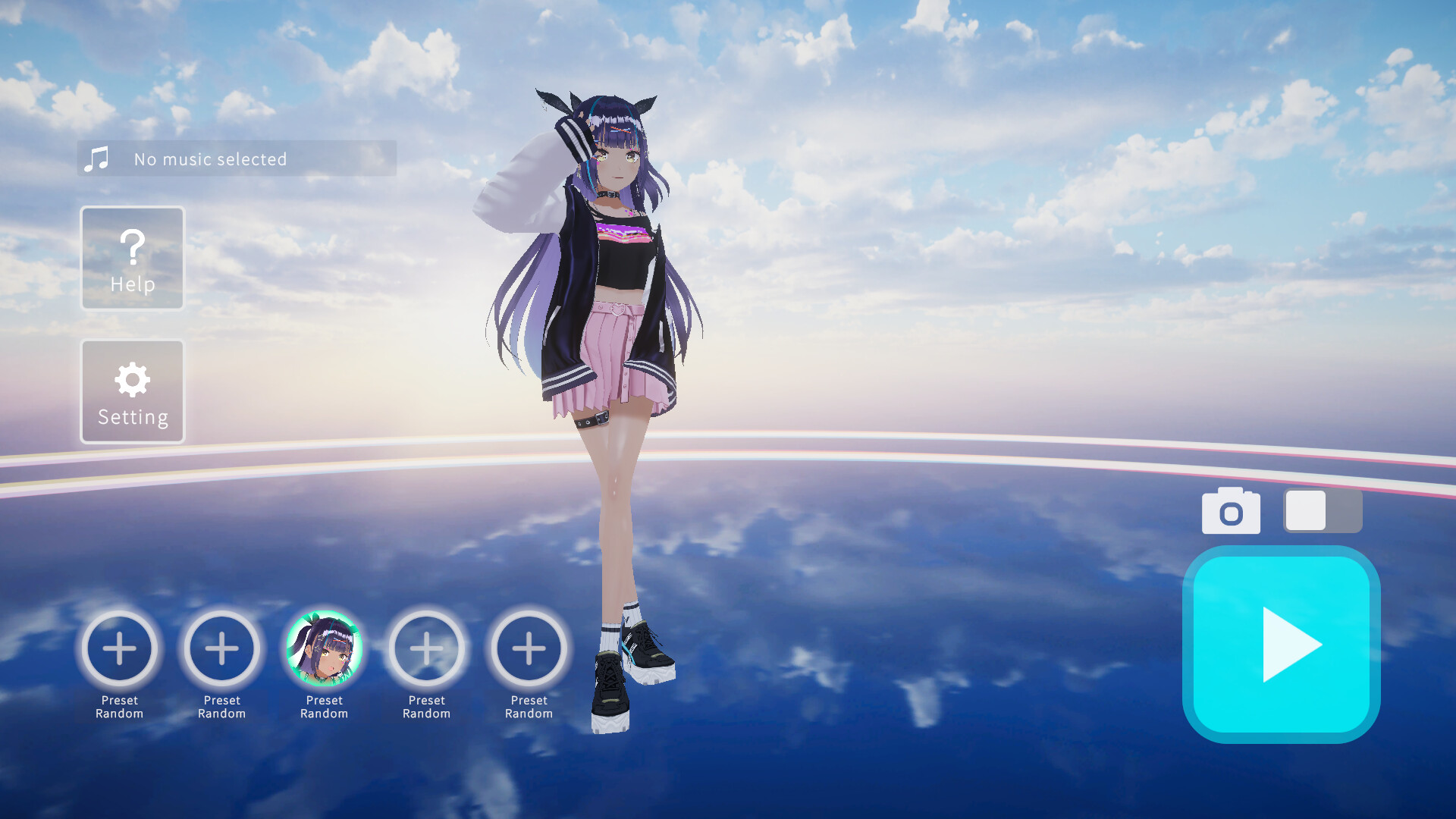
Task: Click 'Preset Random' label under the fifth slot
Action: coord(529,707)
